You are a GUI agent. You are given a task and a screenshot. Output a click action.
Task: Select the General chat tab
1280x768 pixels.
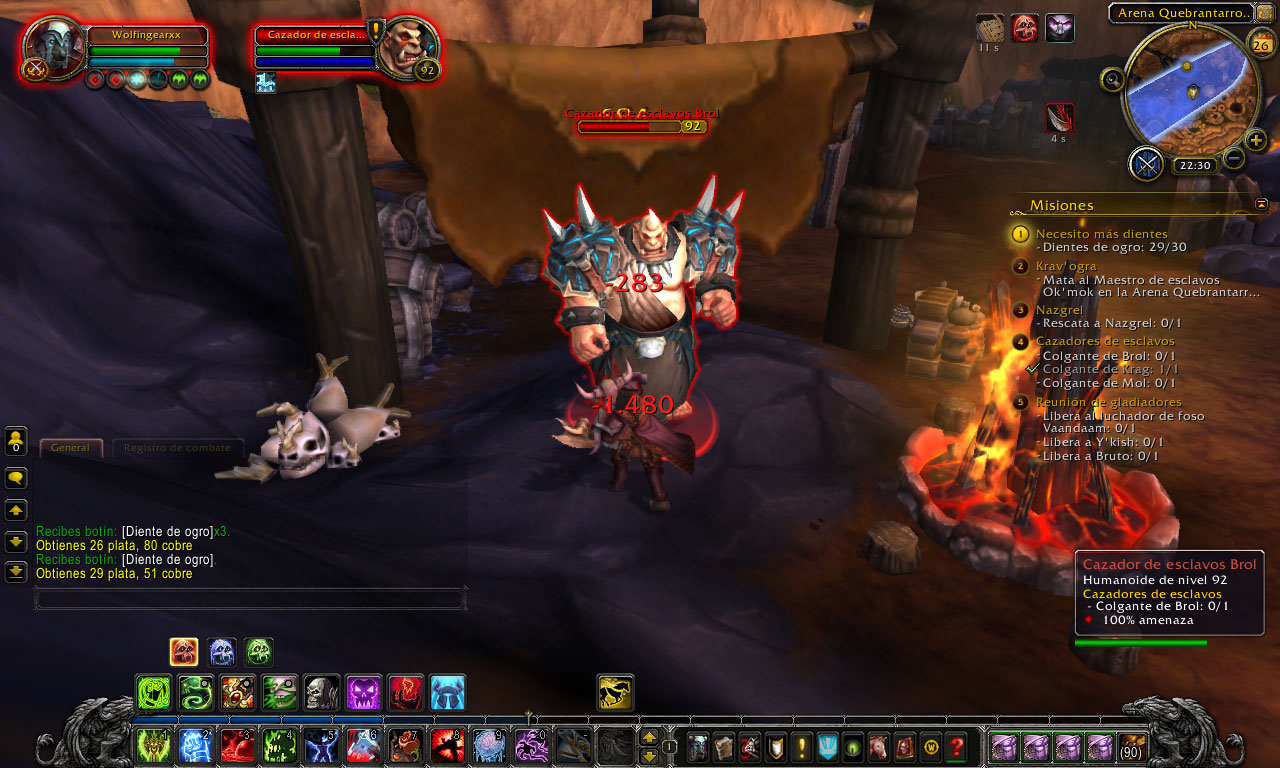[x=70, y=448]
